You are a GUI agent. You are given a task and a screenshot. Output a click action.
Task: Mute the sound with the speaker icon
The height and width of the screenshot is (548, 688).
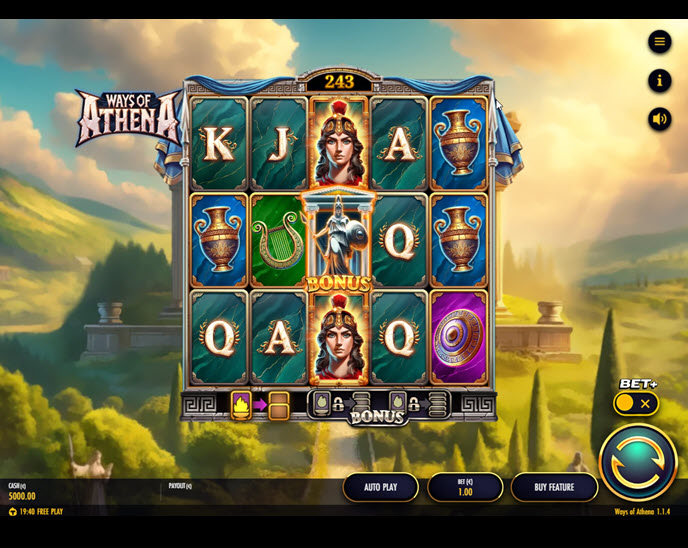click(x=659, y=119)
